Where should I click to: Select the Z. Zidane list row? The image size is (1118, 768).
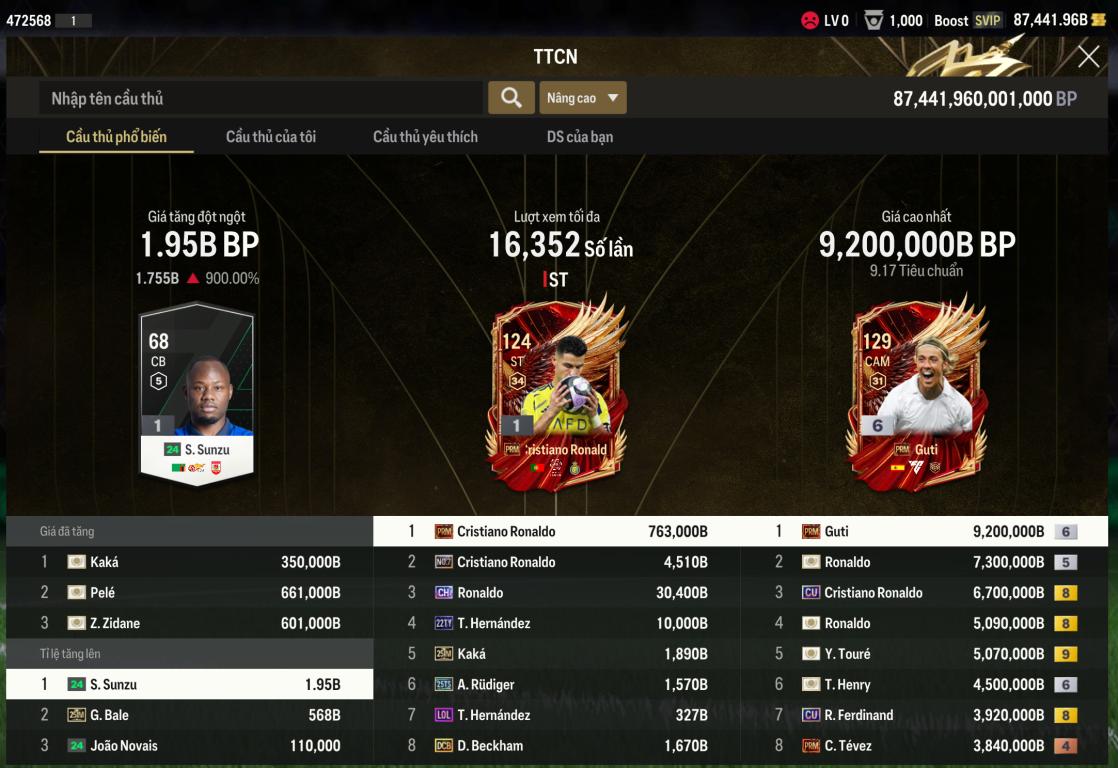coord(190,624)
